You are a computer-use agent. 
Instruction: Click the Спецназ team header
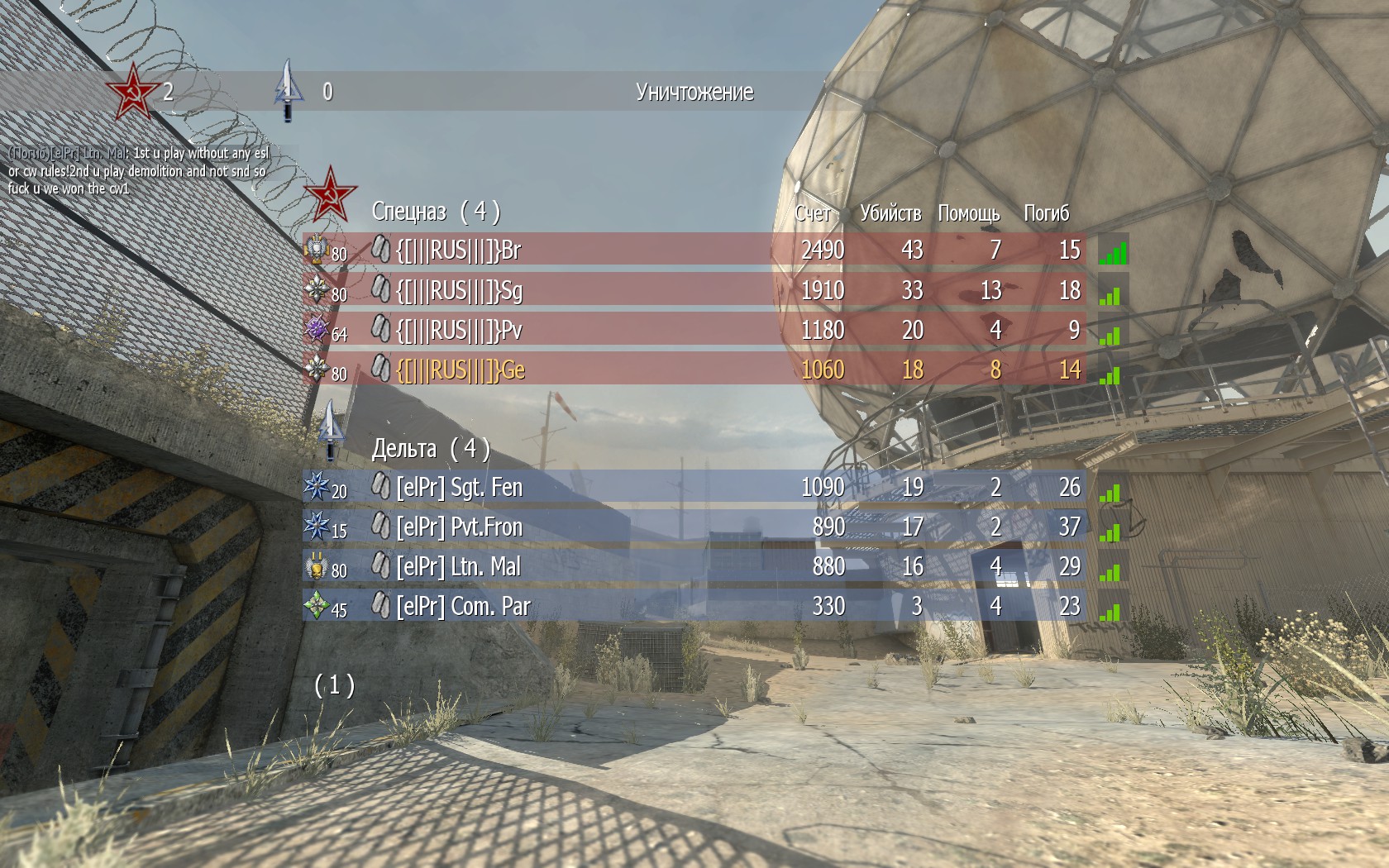(435, 212)
